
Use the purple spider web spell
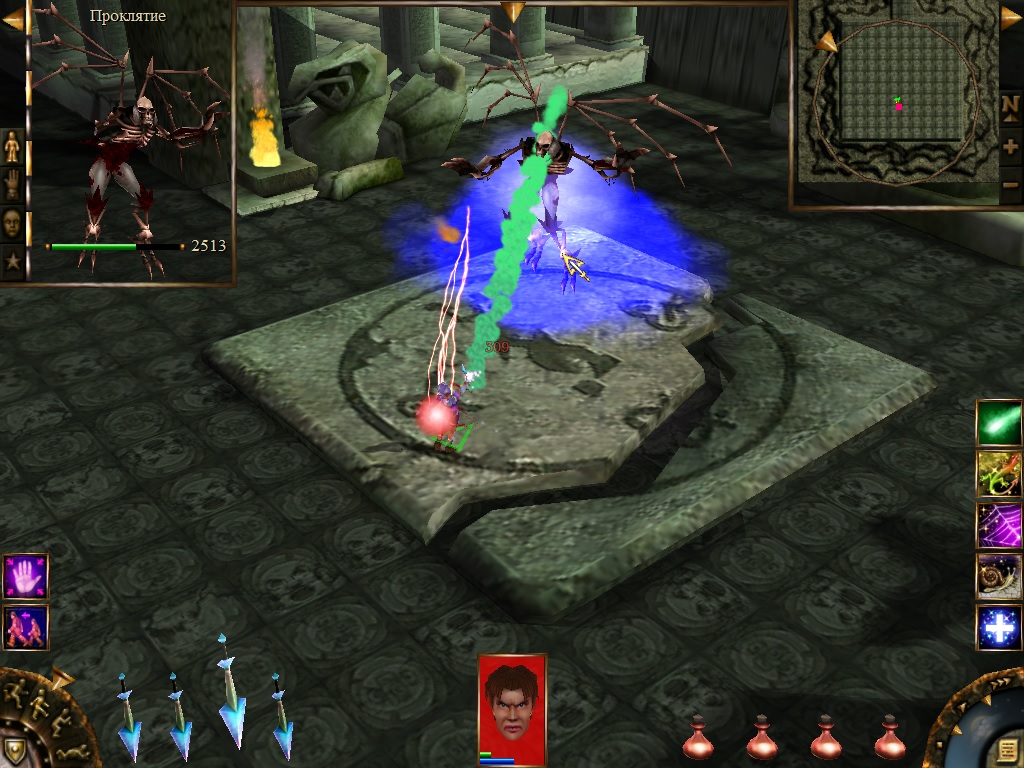pyautogui.click(x=999, y=525)
